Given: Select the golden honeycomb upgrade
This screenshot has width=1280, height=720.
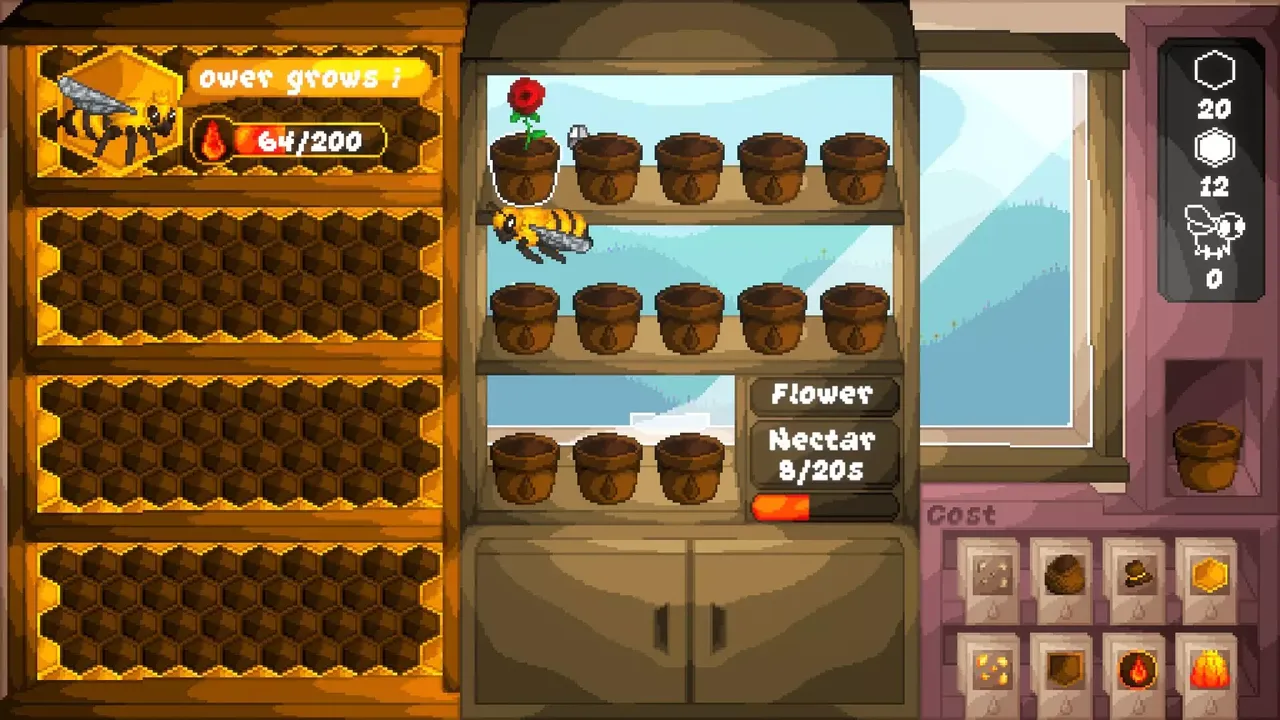Looking at the screenshot, I should click(x=1207, y=573).
